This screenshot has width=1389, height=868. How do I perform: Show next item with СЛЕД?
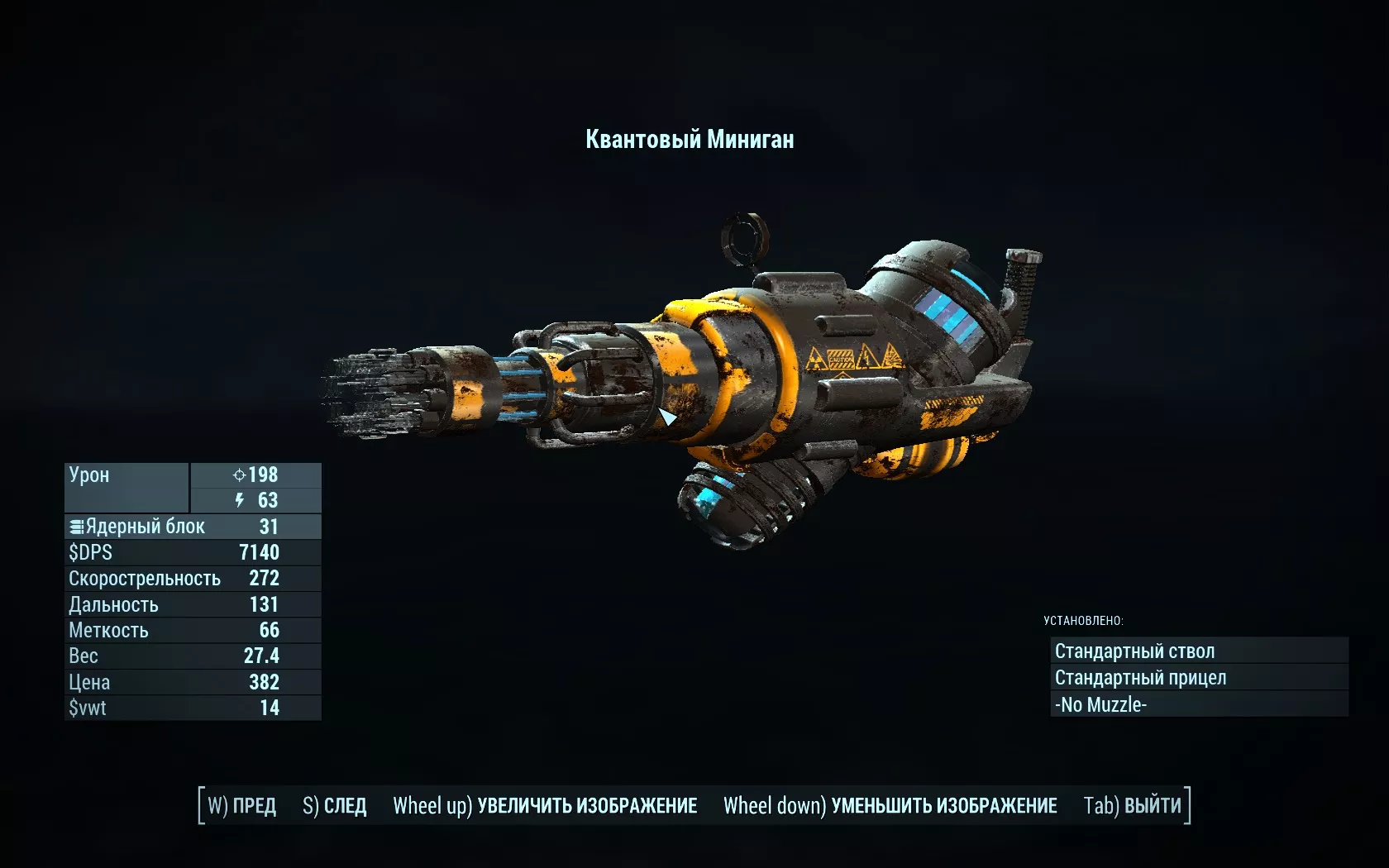(x=335, y=806)
